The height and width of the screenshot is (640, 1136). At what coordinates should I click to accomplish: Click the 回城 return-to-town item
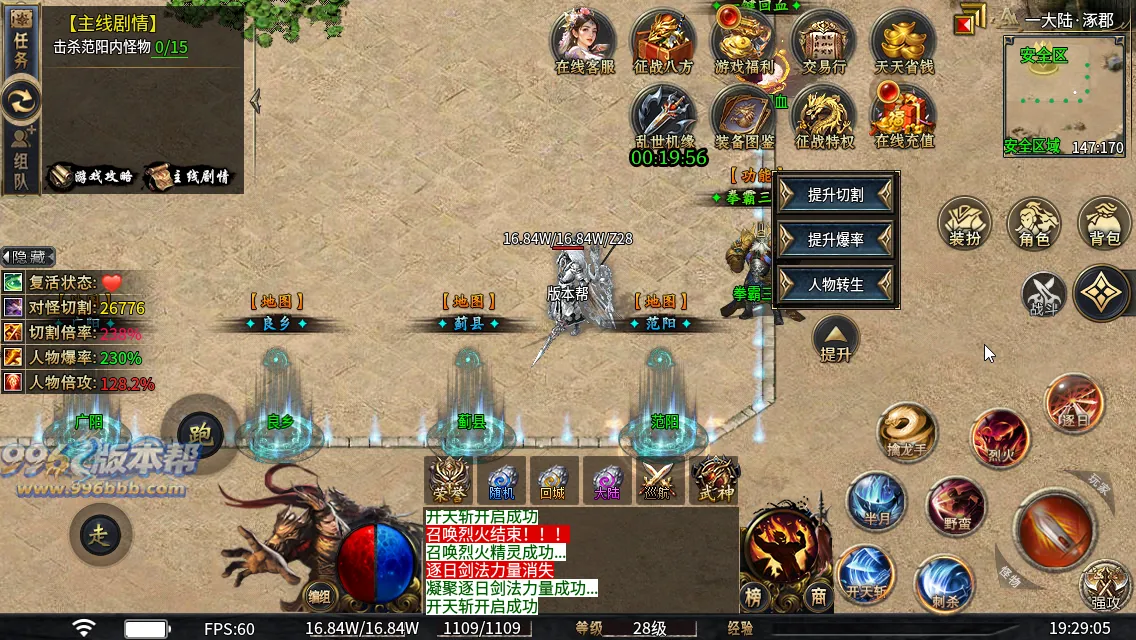point(553,480)
